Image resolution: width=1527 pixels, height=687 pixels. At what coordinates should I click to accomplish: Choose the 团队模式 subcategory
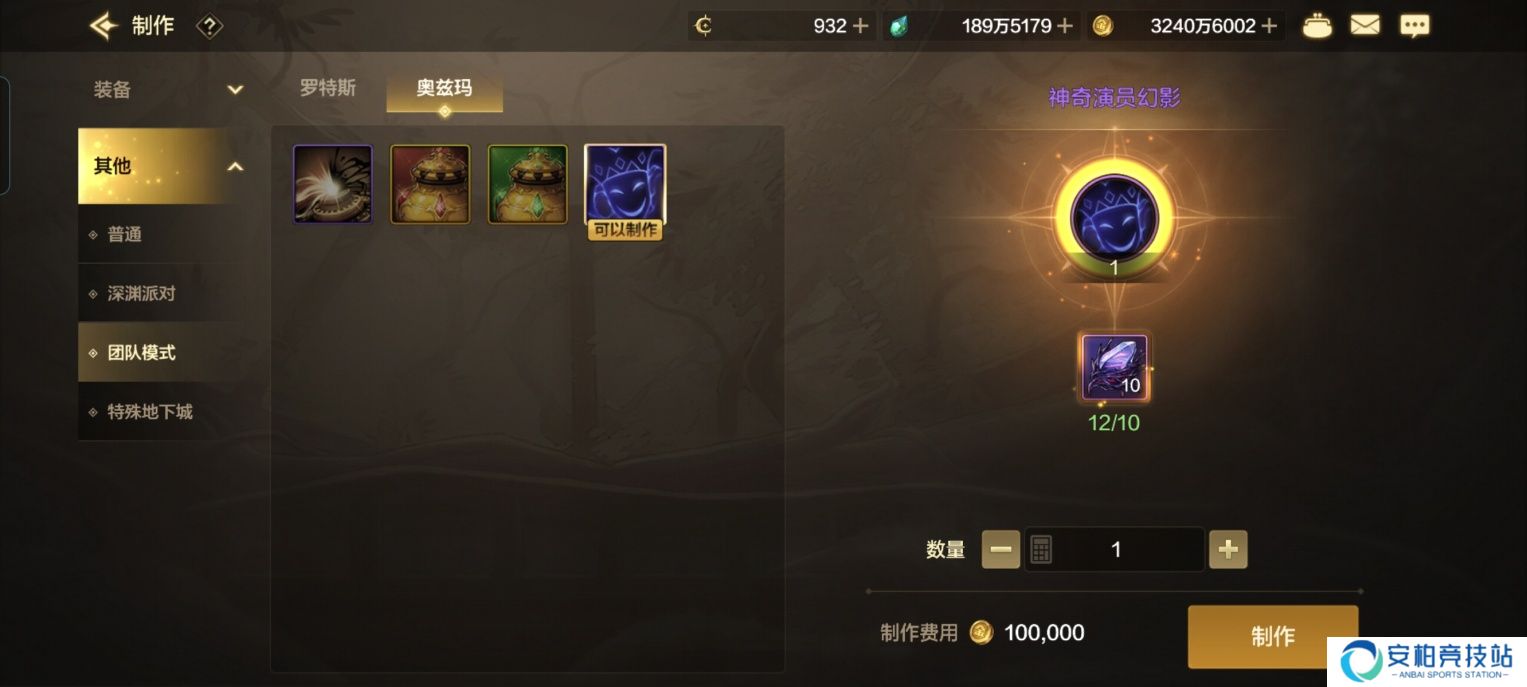click(142, 353)
